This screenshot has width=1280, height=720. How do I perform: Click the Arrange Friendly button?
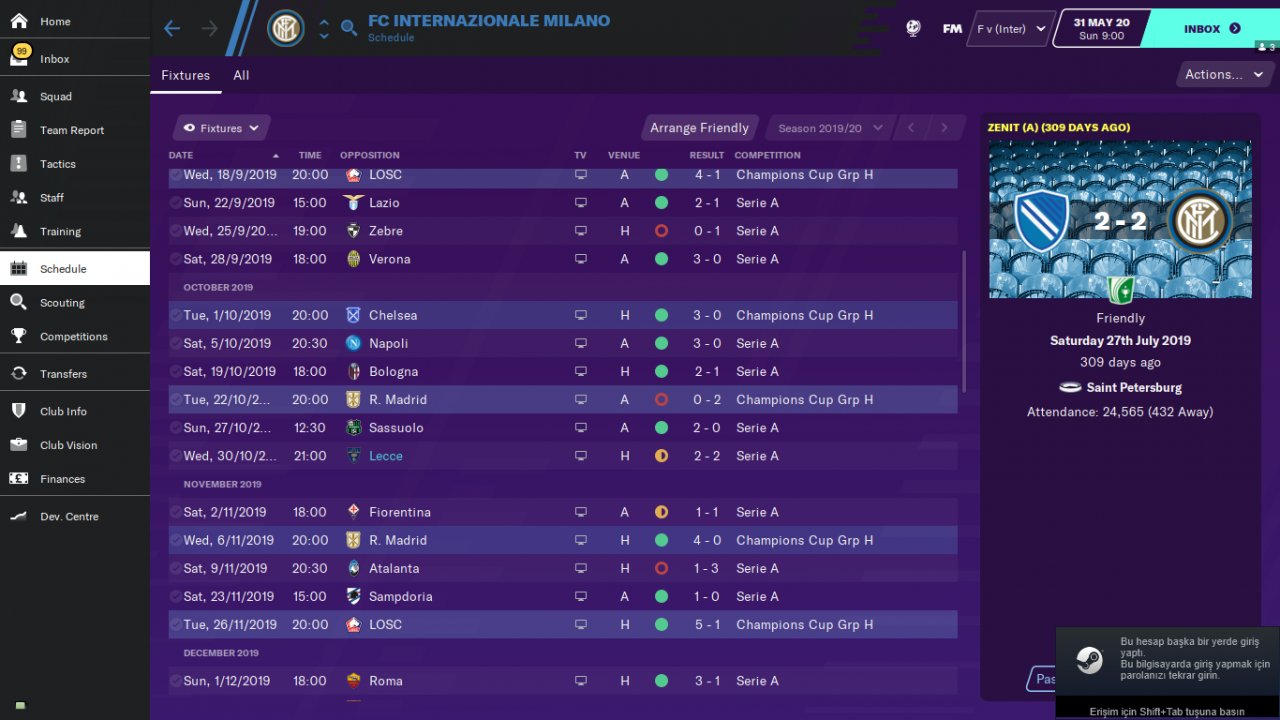[x=699, y=128]
